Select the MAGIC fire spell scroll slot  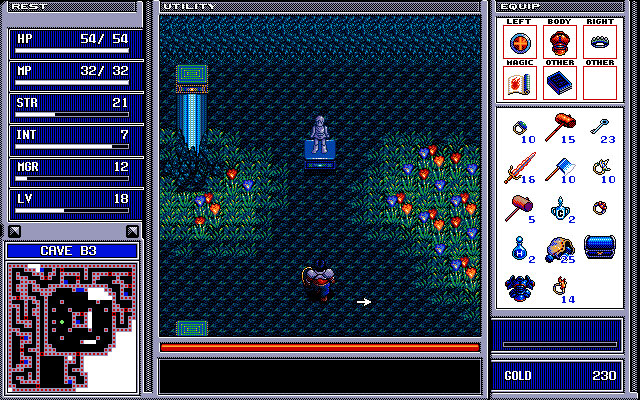(519, 83)
